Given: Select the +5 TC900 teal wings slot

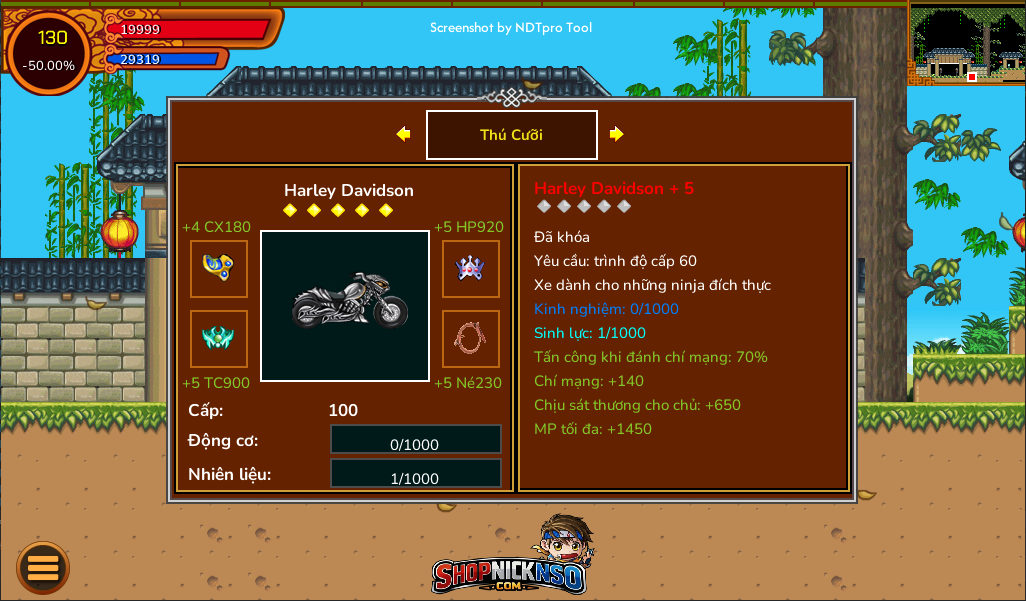Looking at the screenshot, I should pos(219,339).
